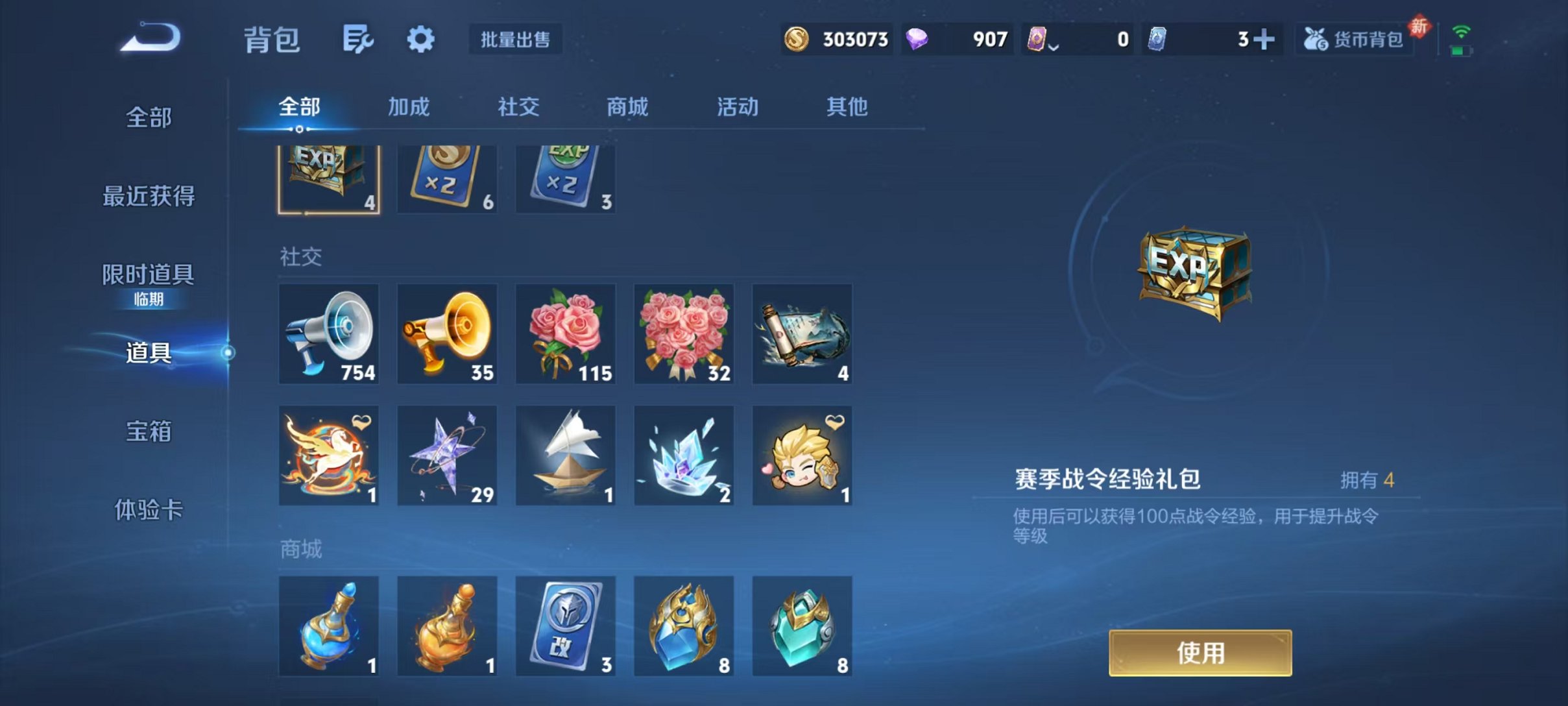
Task: Select the pink rose bouquet item
Action: pyautogui.click(x=565, y=335)
